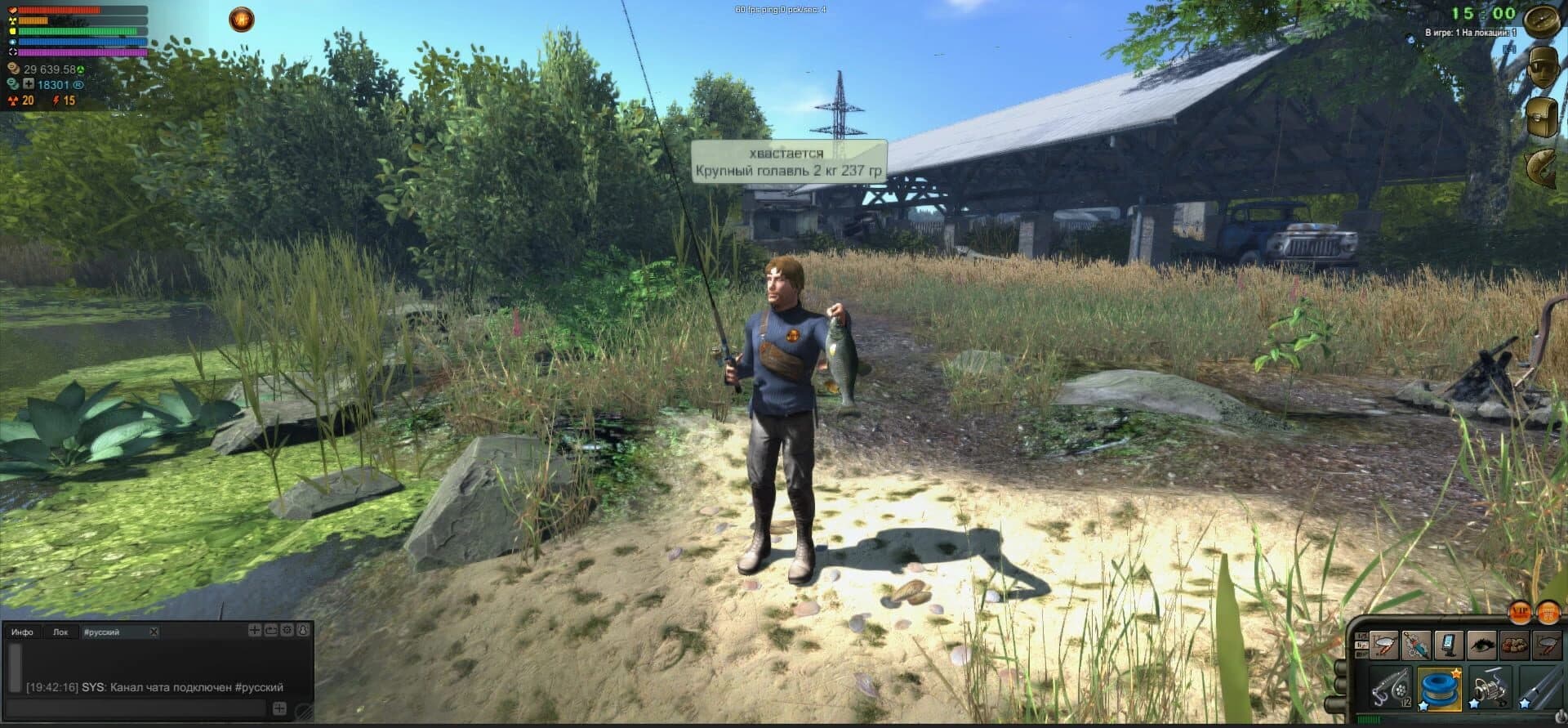Viewport: 1568px width, 728px height.
Task: Select the blue line spool in the hotbar
Action: [x=1439, y=690]
